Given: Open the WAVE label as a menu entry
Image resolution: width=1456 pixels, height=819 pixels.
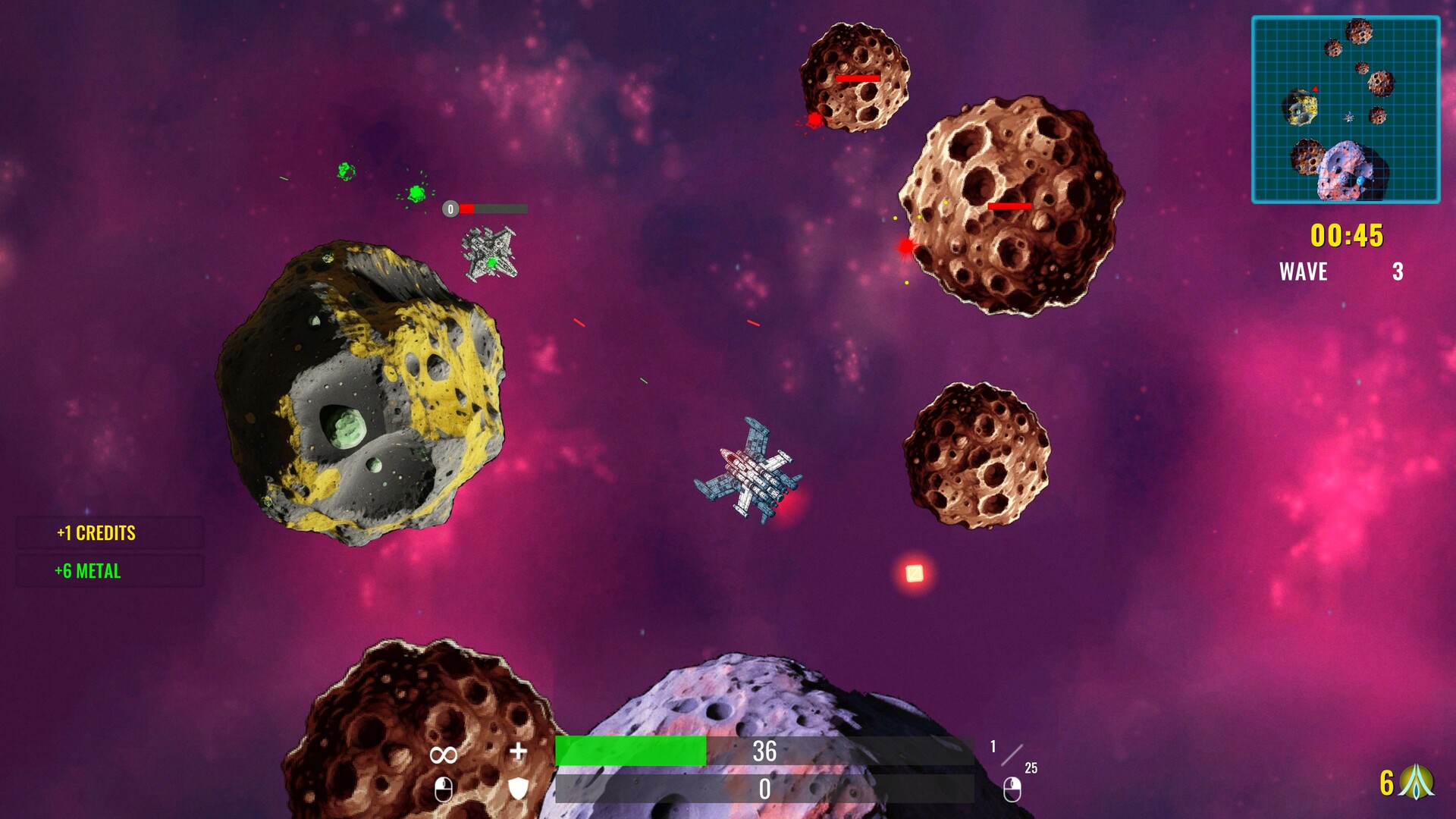Looking at the screenshot, I should [1302, 271].
